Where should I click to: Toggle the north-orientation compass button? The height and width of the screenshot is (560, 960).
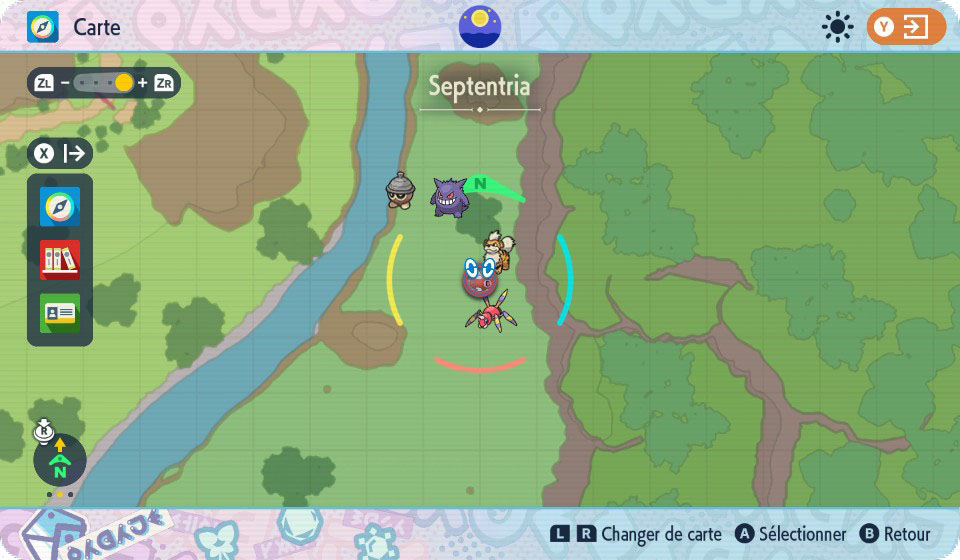60,460
